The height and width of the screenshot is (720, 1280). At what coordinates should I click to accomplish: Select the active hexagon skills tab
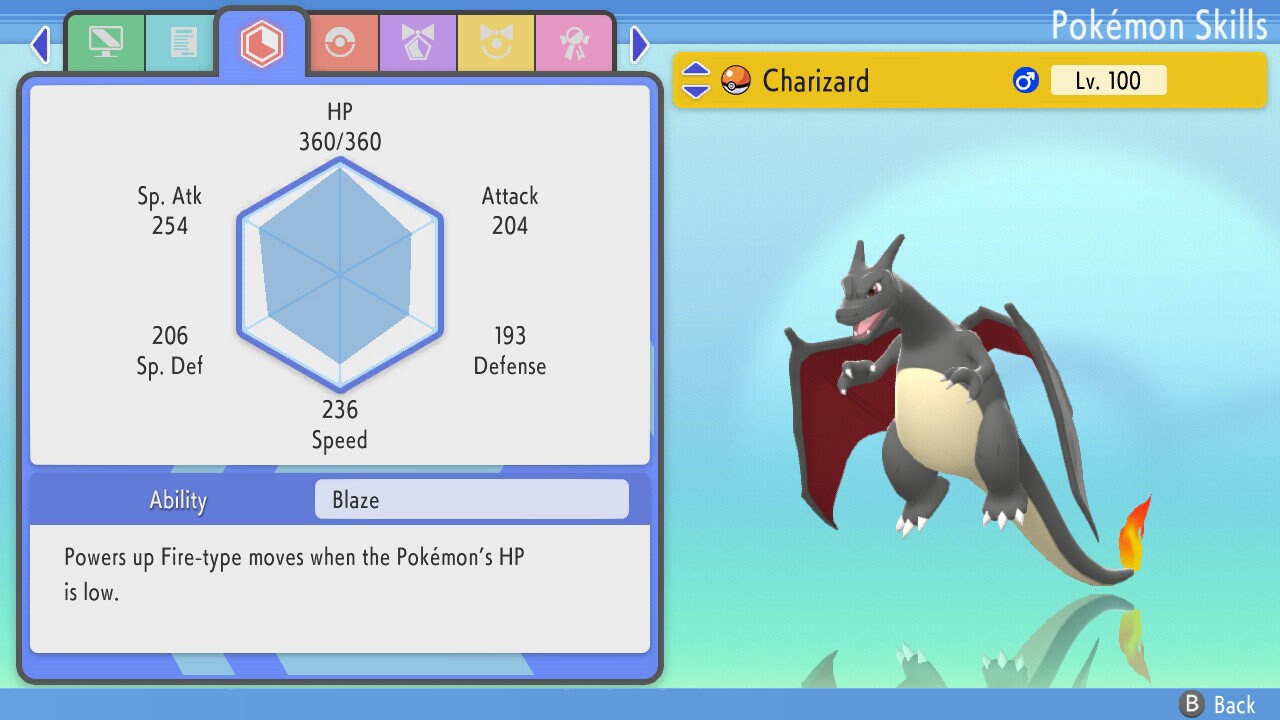pos(262,44)
